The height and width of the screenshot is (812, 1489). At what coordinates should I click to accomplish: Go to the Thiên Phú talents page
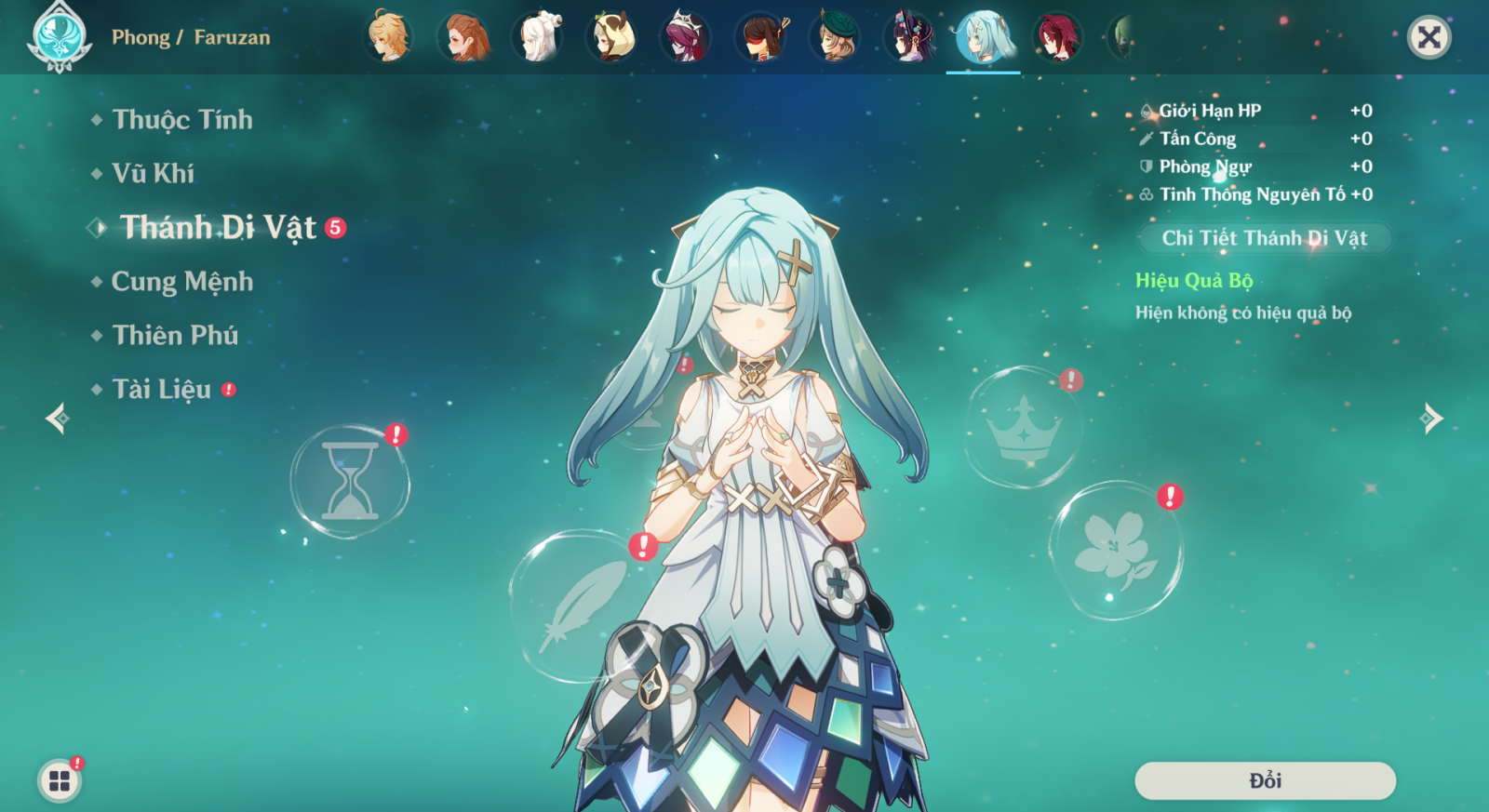pos(175,336)
